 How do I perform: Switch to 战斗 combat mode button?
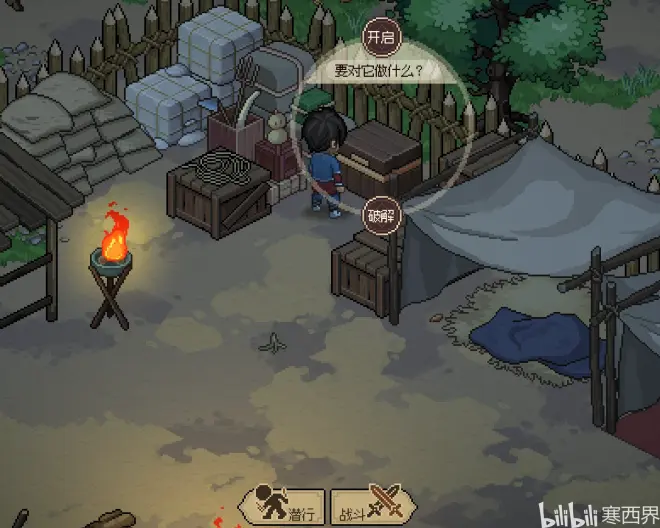point(361,507)
